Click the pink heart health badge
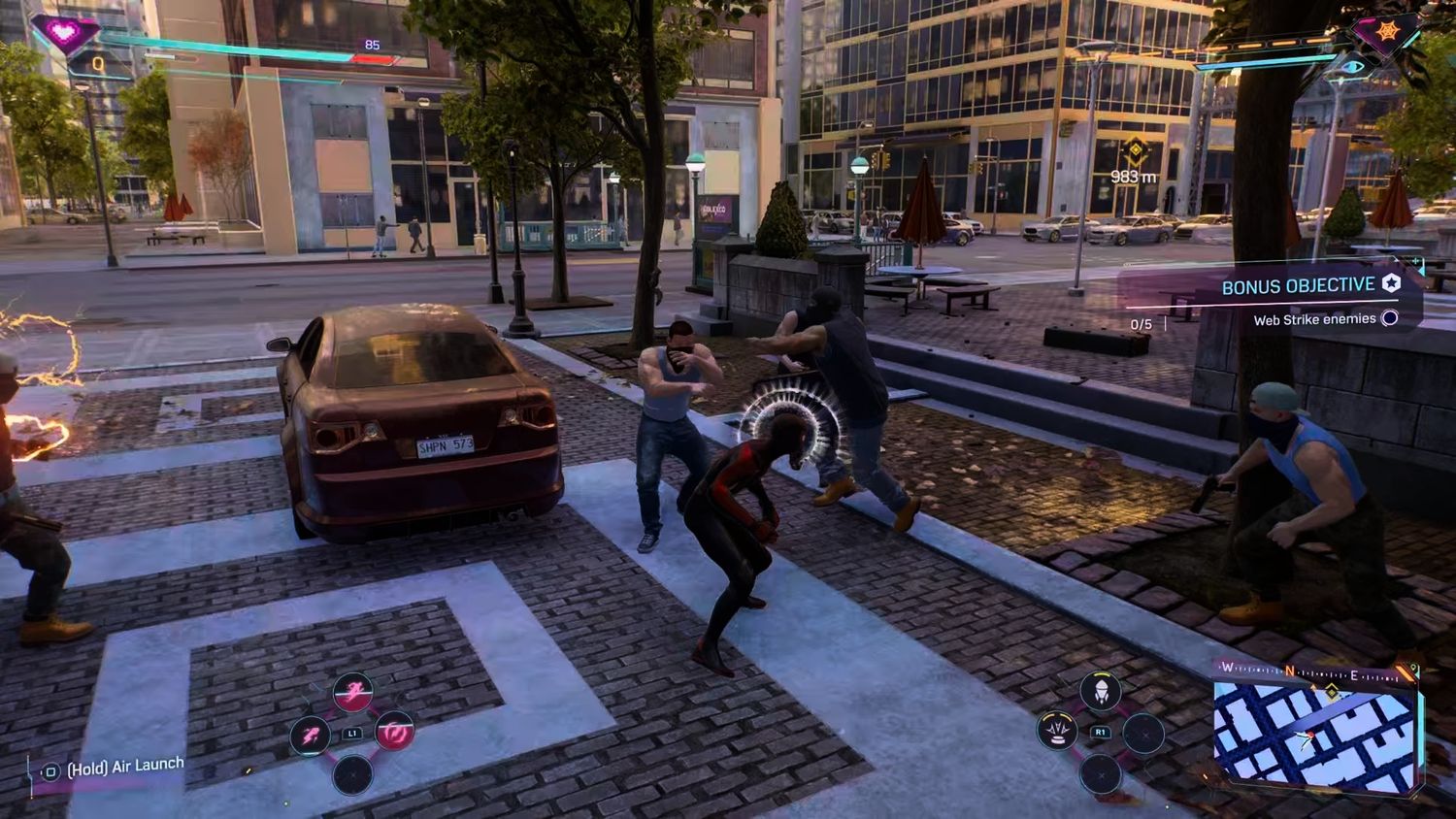Screen dimensions: 1456x819 tap(64, 32)
